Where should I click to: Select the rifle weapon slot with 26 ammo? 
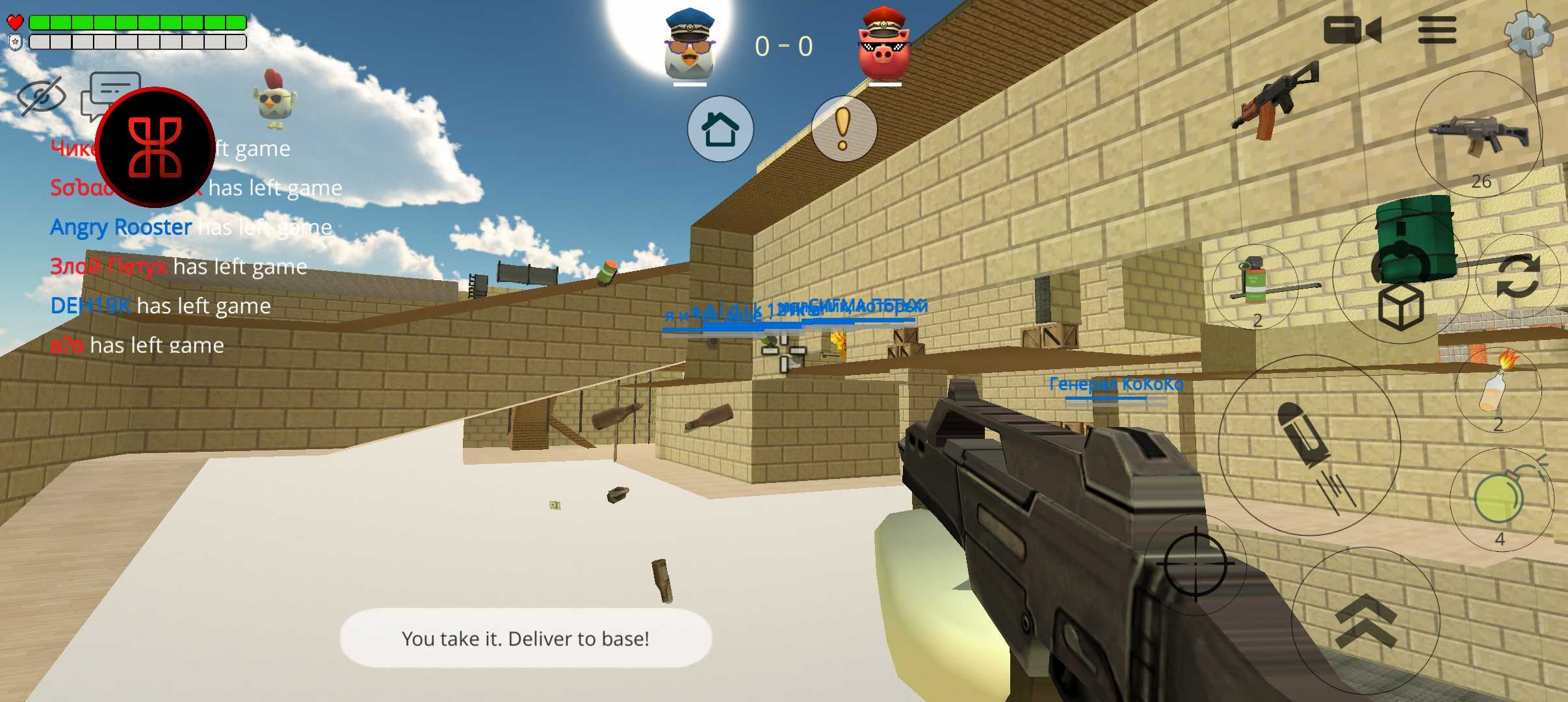point(1480,135)
